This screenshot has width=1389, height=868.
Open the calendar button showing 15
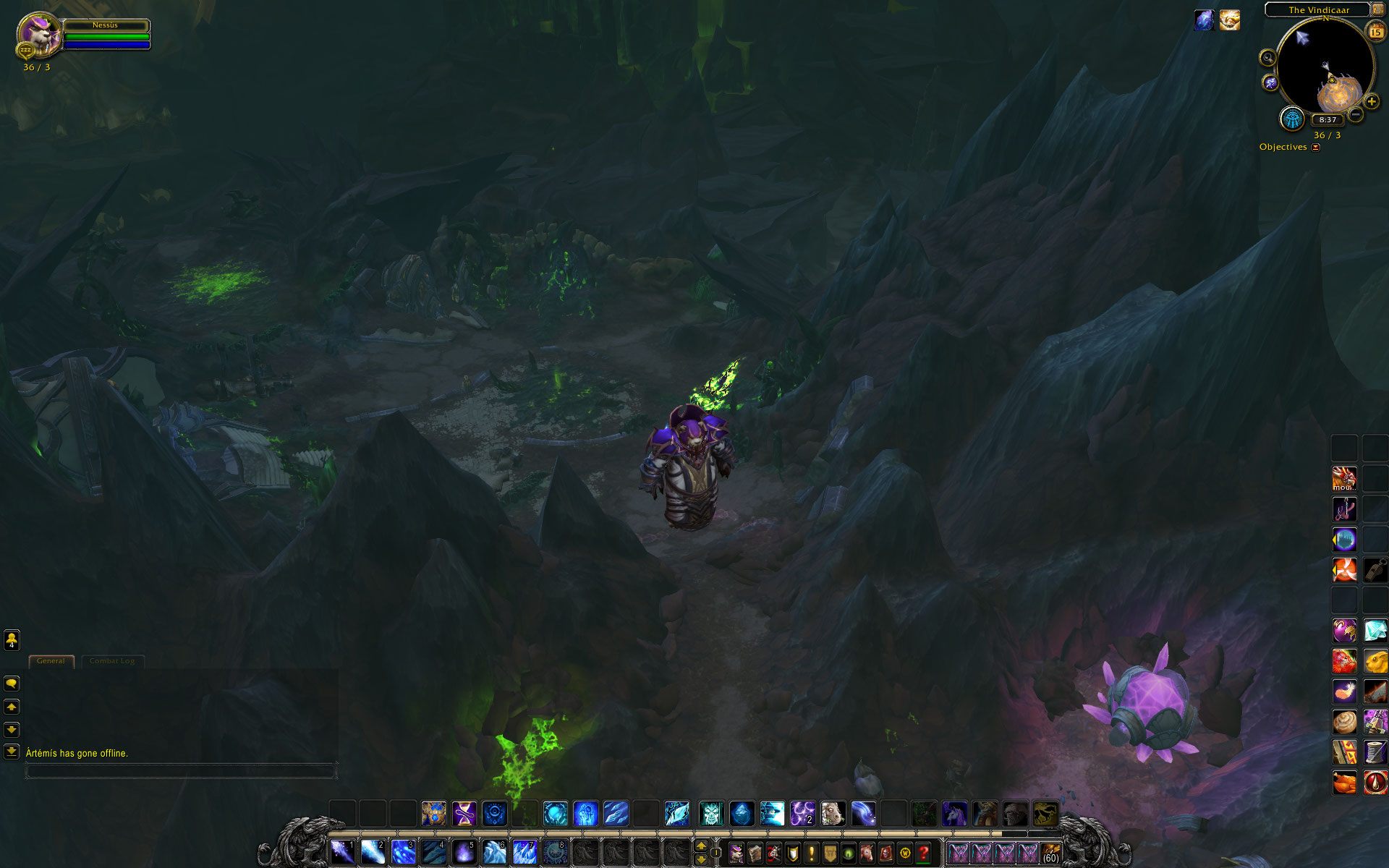coord(1375,31)
